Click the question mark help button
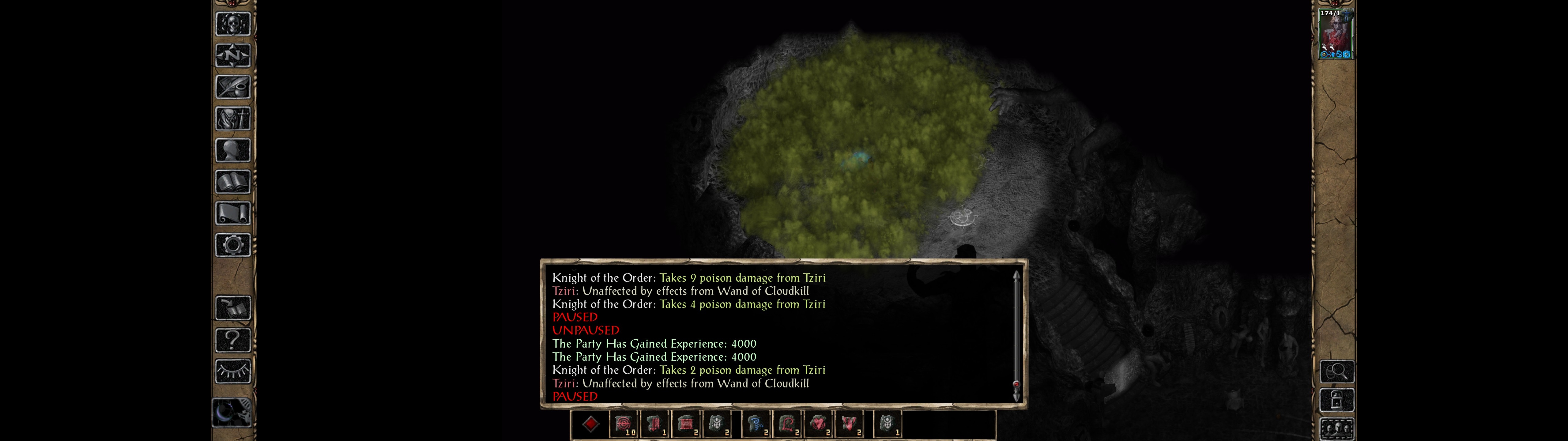The width and height of the screenshot is (1568, 441). coord(232,340)
